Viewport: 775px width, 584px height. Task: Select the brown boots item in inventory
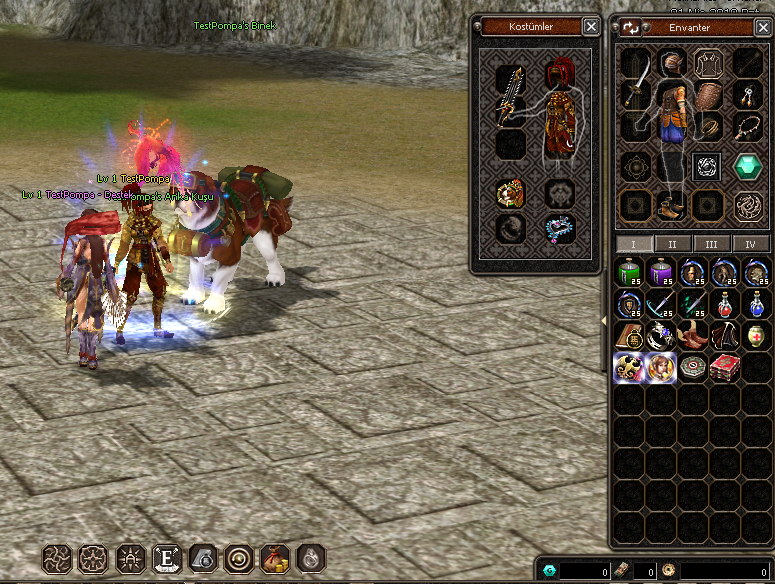pyautogui.click(x=692, y=336)
